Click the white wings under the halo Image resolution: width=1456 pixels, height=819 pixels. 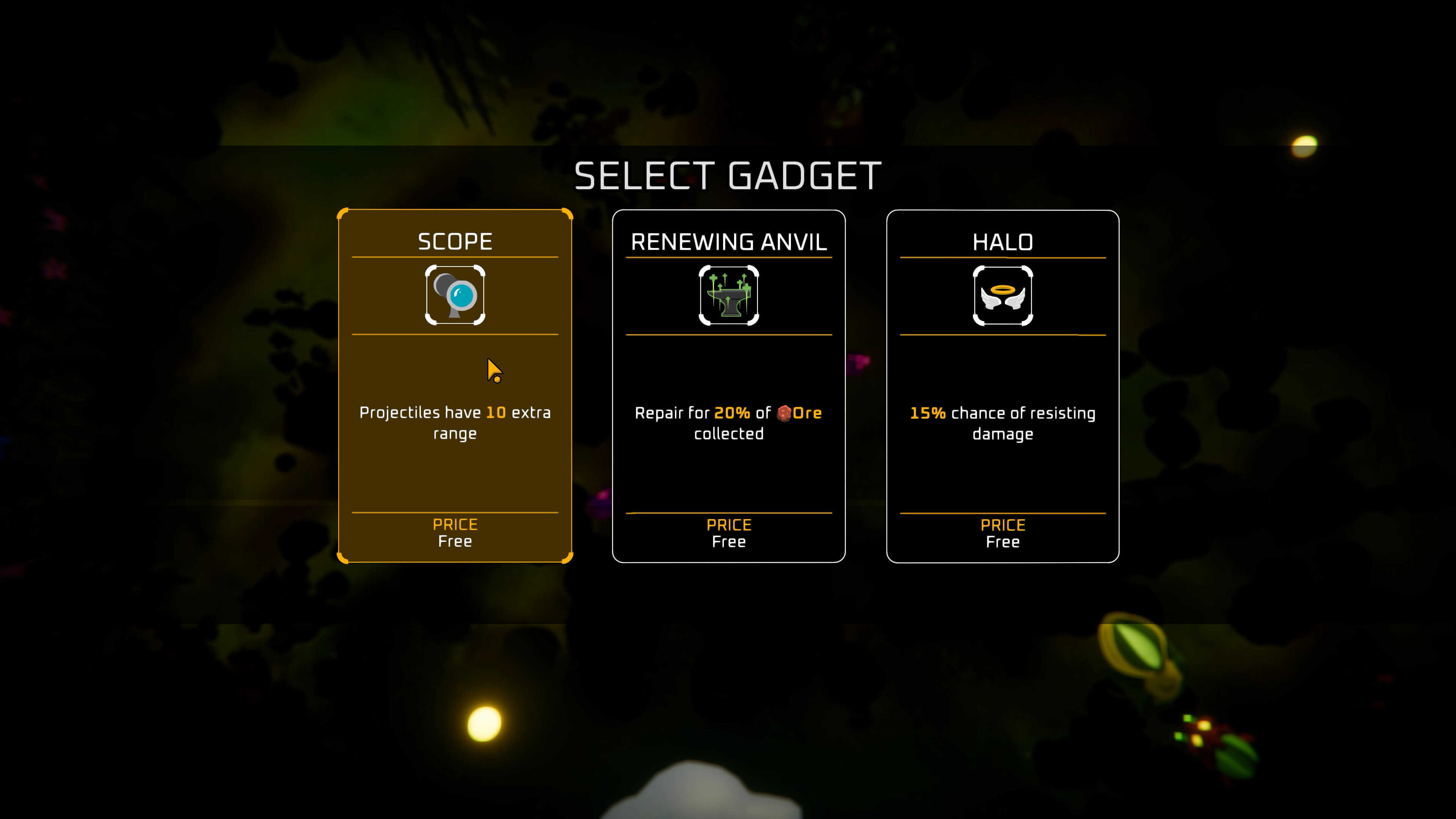coord(1003,301)
